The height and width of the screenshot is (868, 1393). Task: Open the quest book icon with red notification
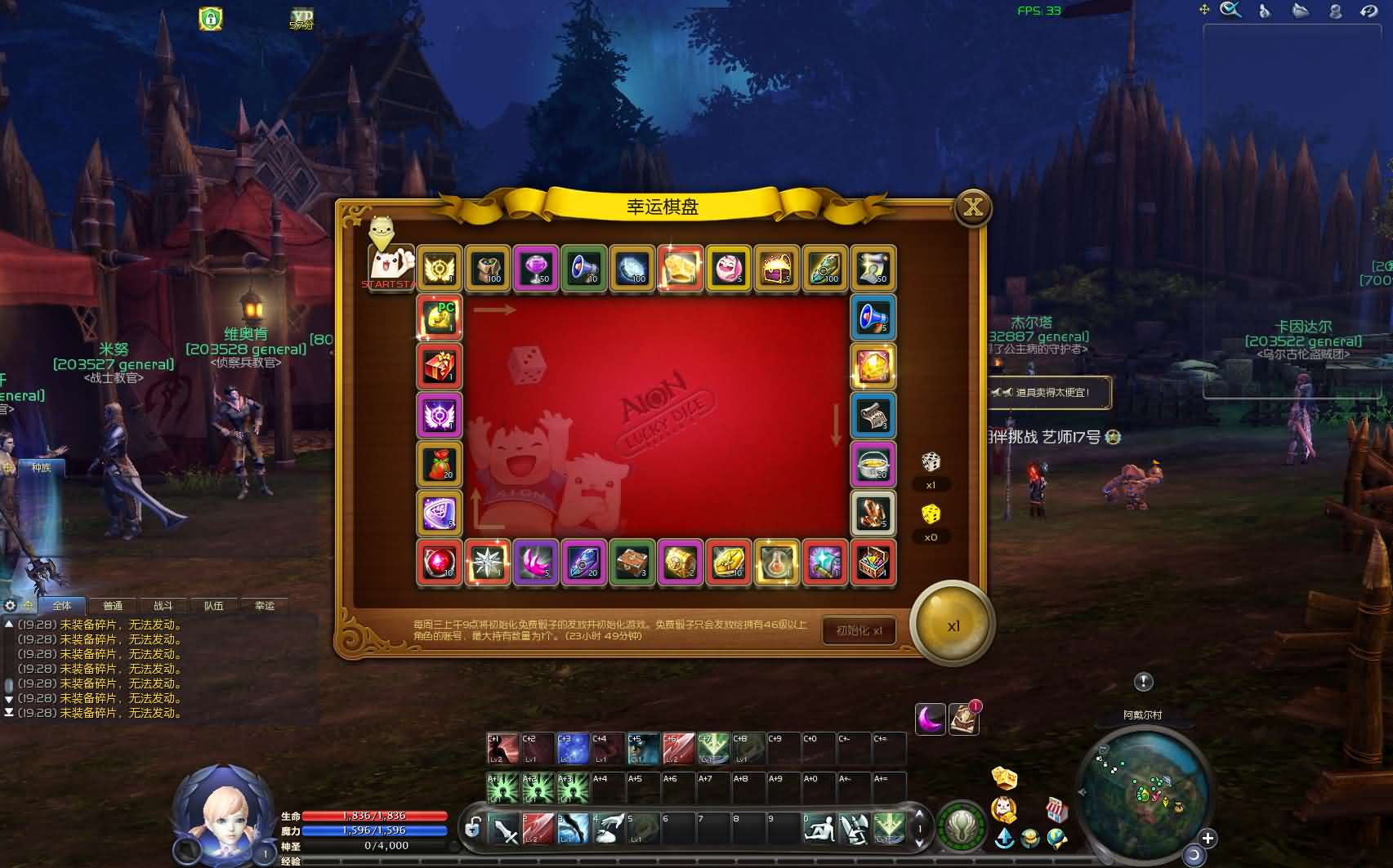pyautogui.click(x=964, y=719)
